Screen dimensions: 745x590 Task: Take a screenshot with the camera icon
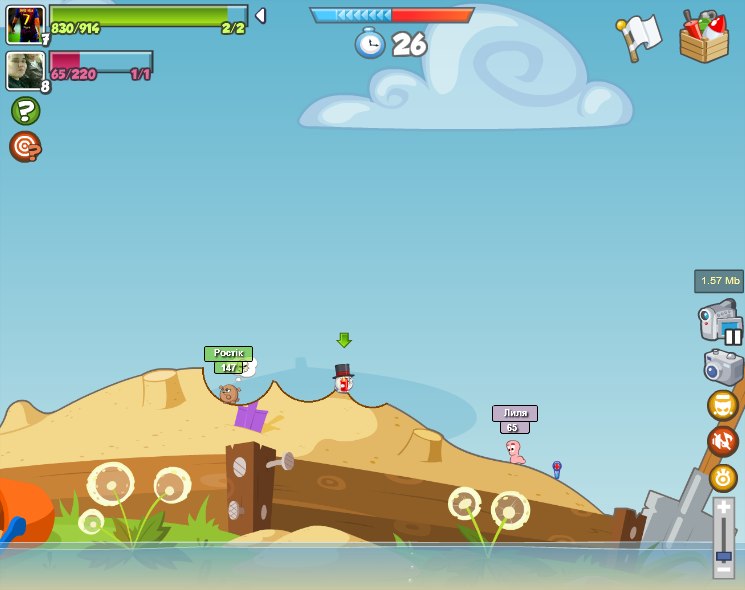coord(723,367)
